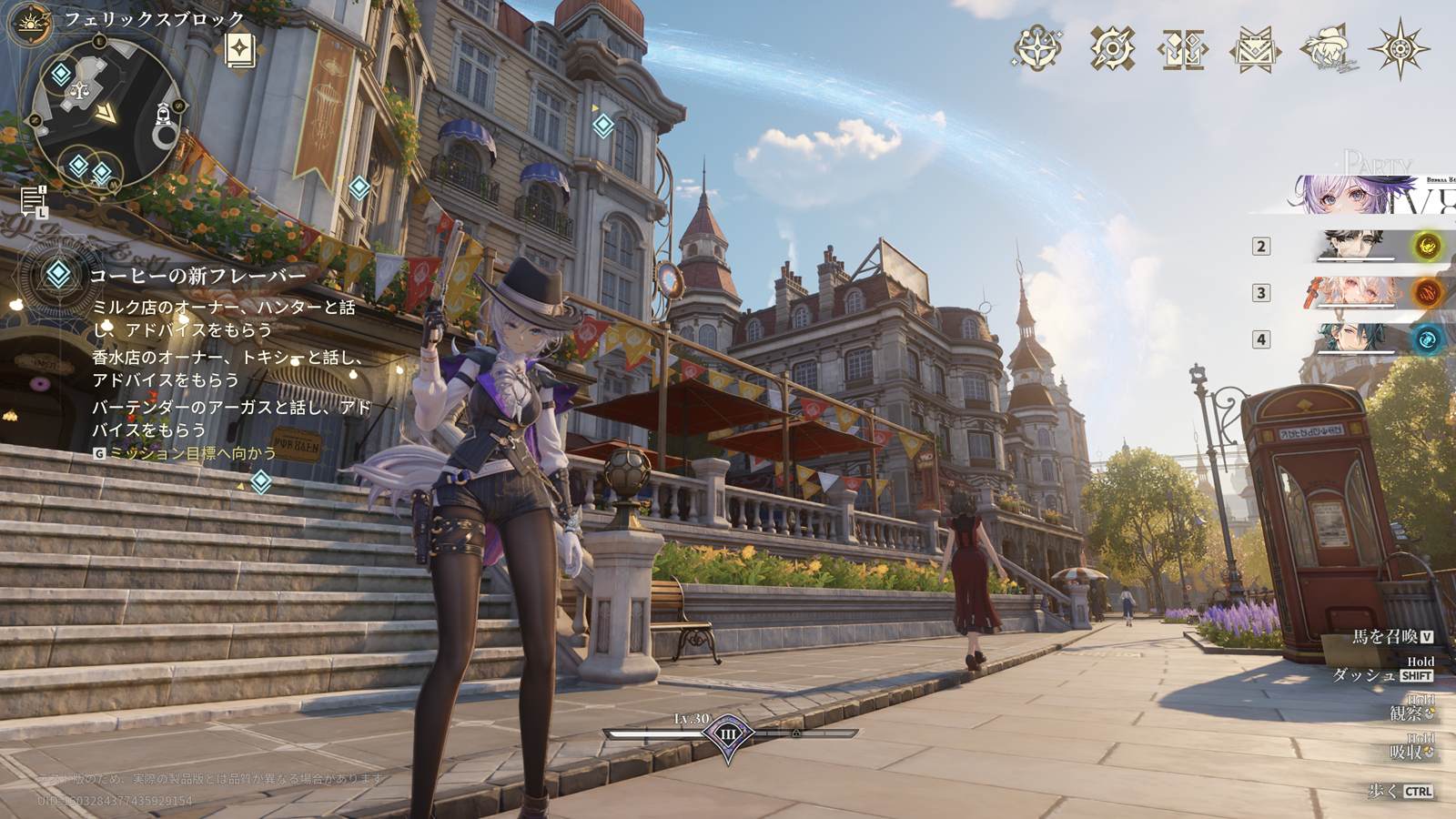Open the twin pillars menu icon
This screenshot has width=1456, height=819.
point(1183,48)
